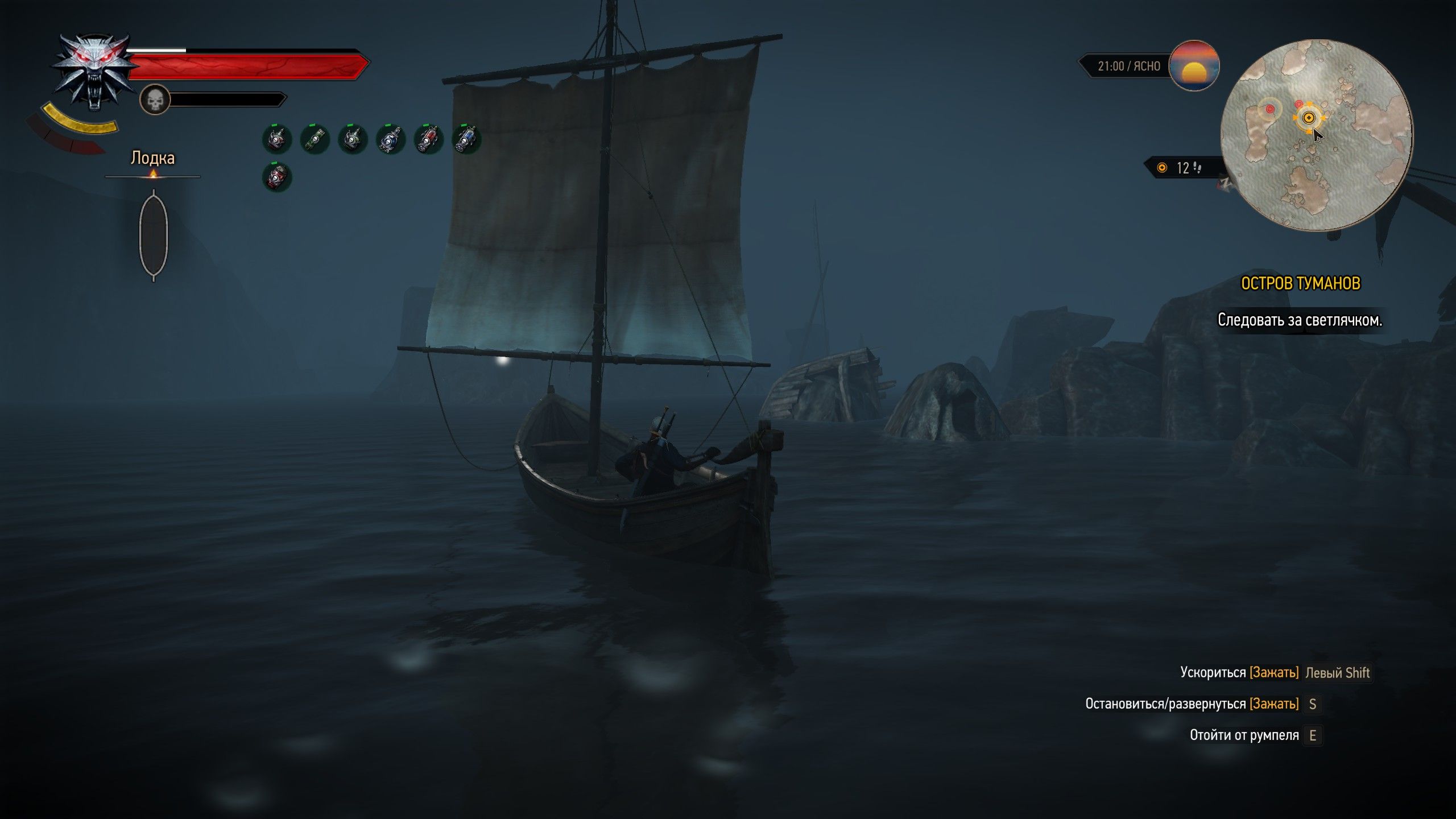Choose the tall blue-liquid potion buff
Screen dimensions: 1456x819
(x=466, y=139)
